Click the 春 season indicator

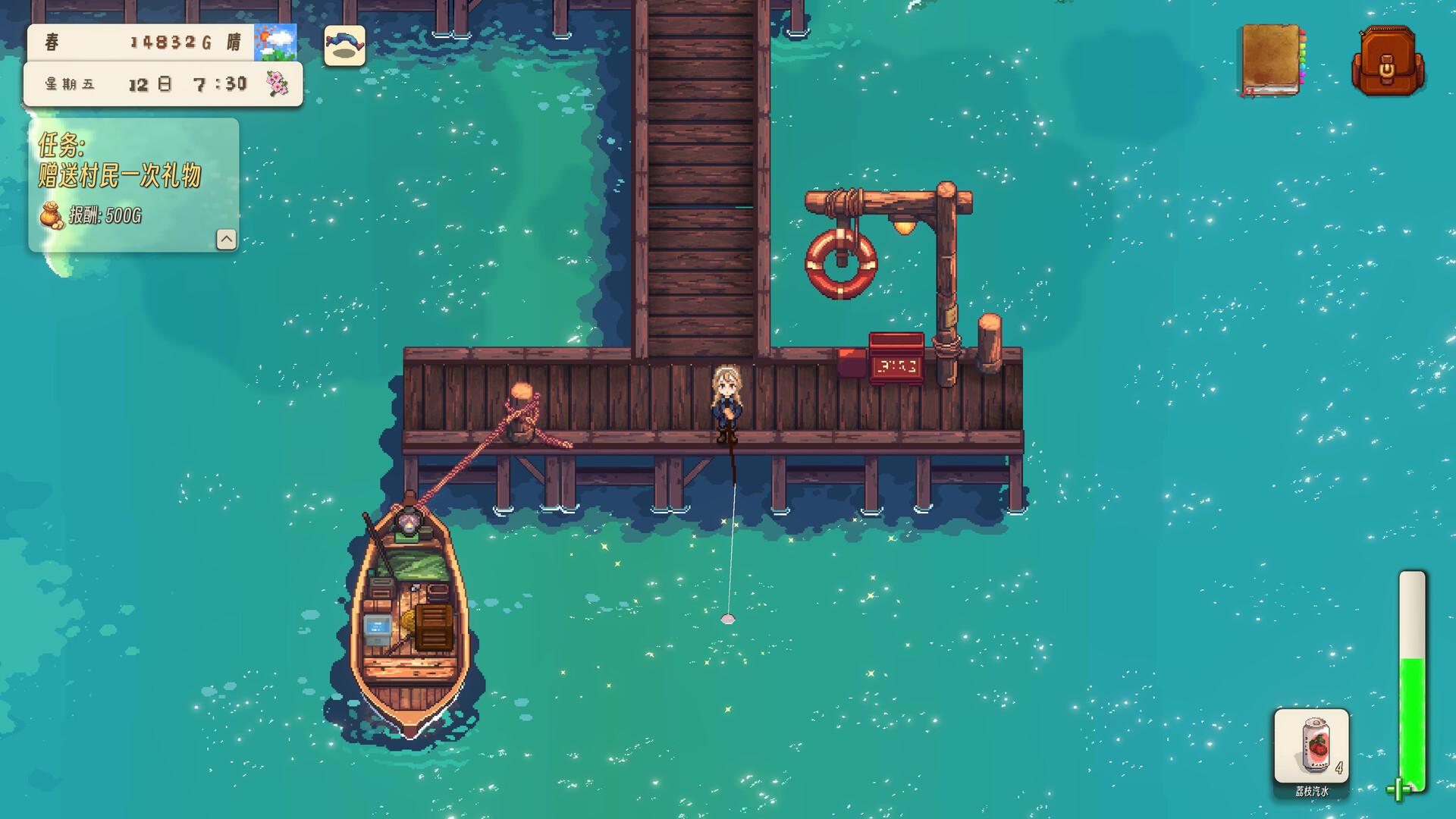52,42
